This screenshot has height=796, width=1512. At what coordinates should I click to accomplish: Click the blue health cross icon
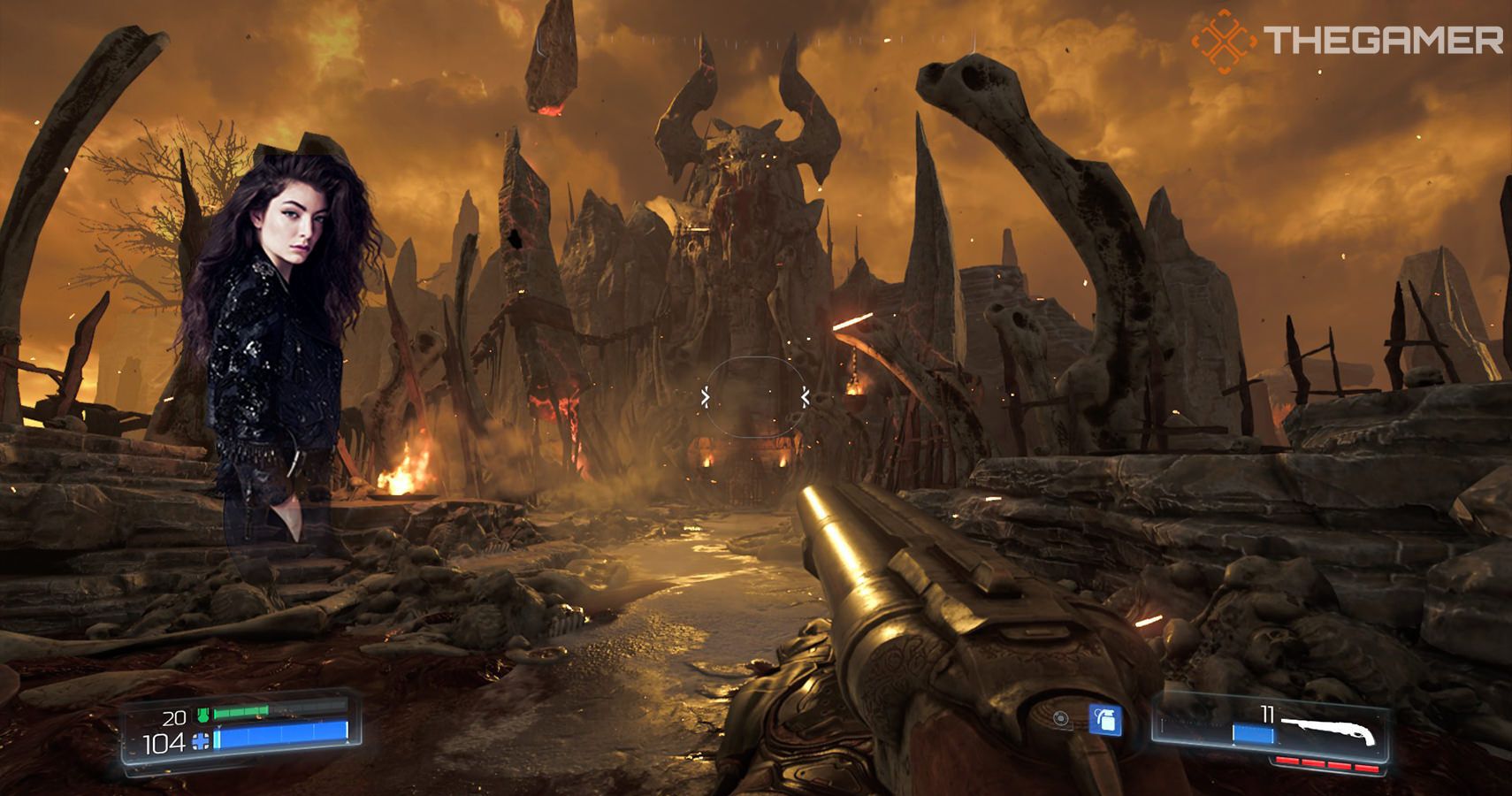tap(202, 743)
